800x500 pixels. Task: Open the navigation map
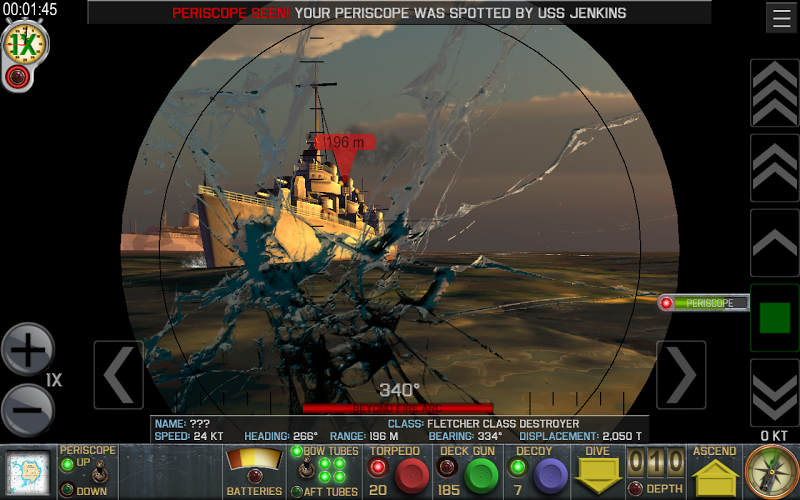pyautogui.click(x=27, y=473)
